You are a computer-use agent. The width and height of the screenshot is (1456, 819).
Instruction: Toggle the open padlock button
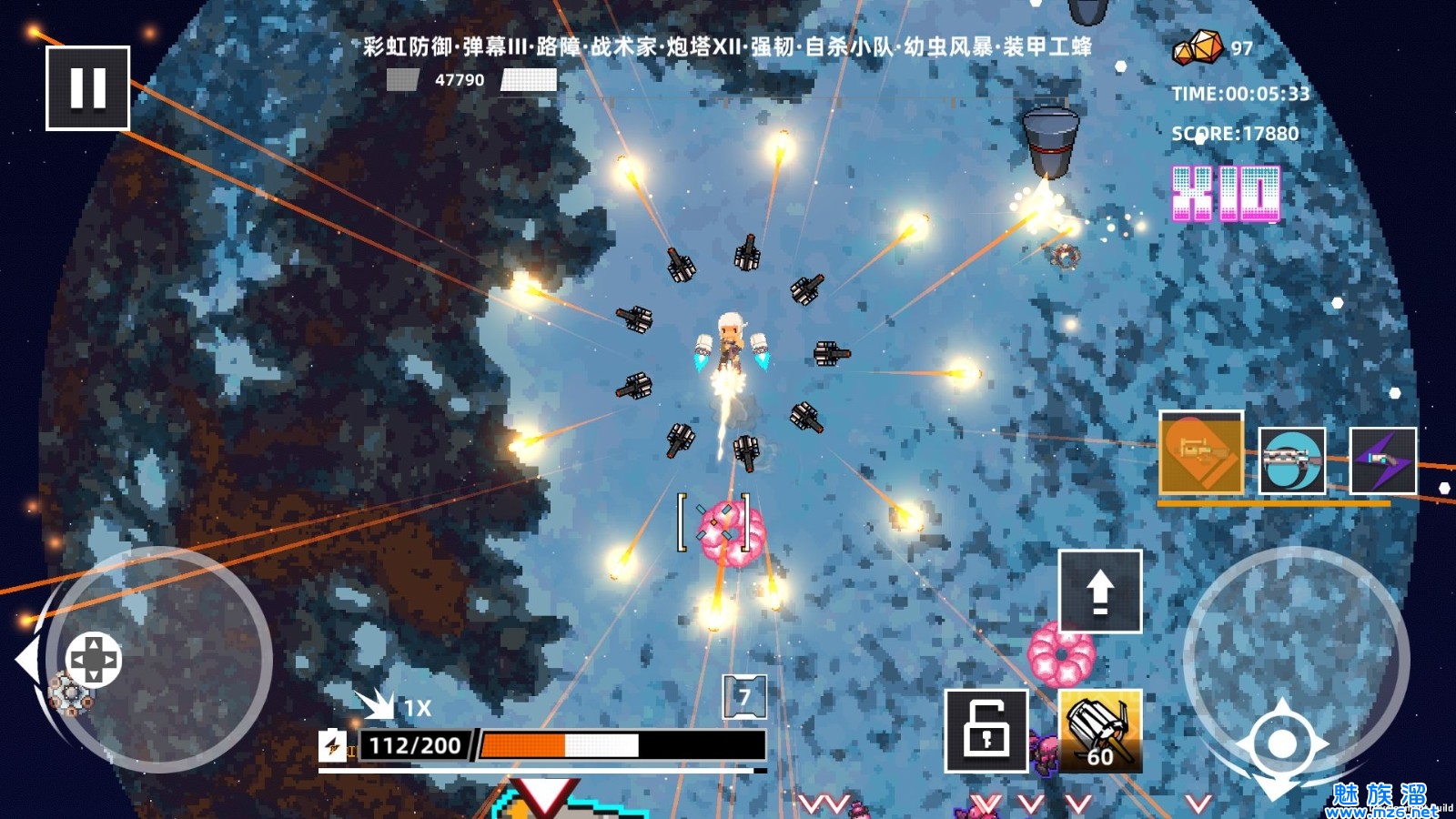tap(986, 731)
